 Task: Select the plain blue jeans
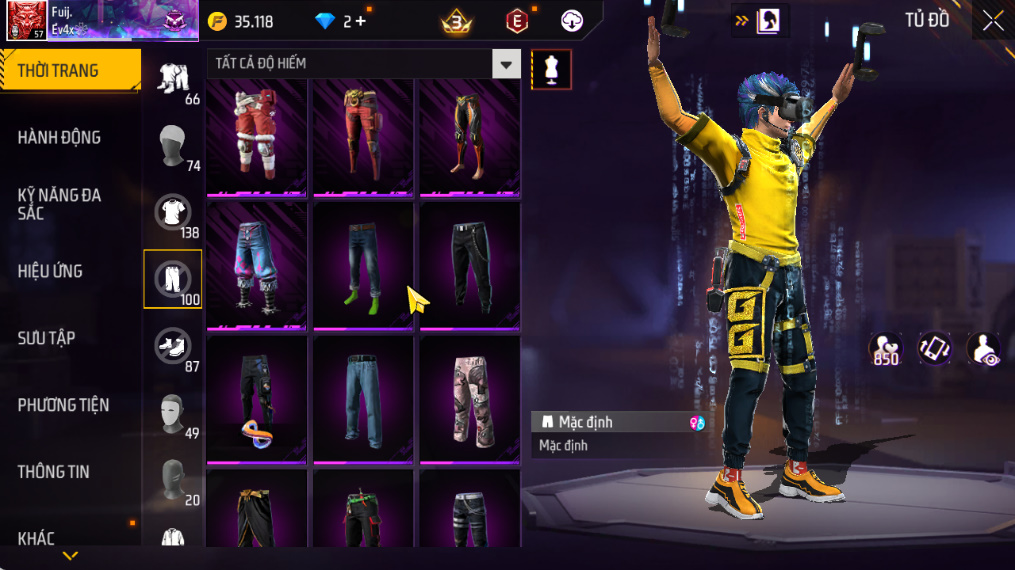(x=363, y=398)
